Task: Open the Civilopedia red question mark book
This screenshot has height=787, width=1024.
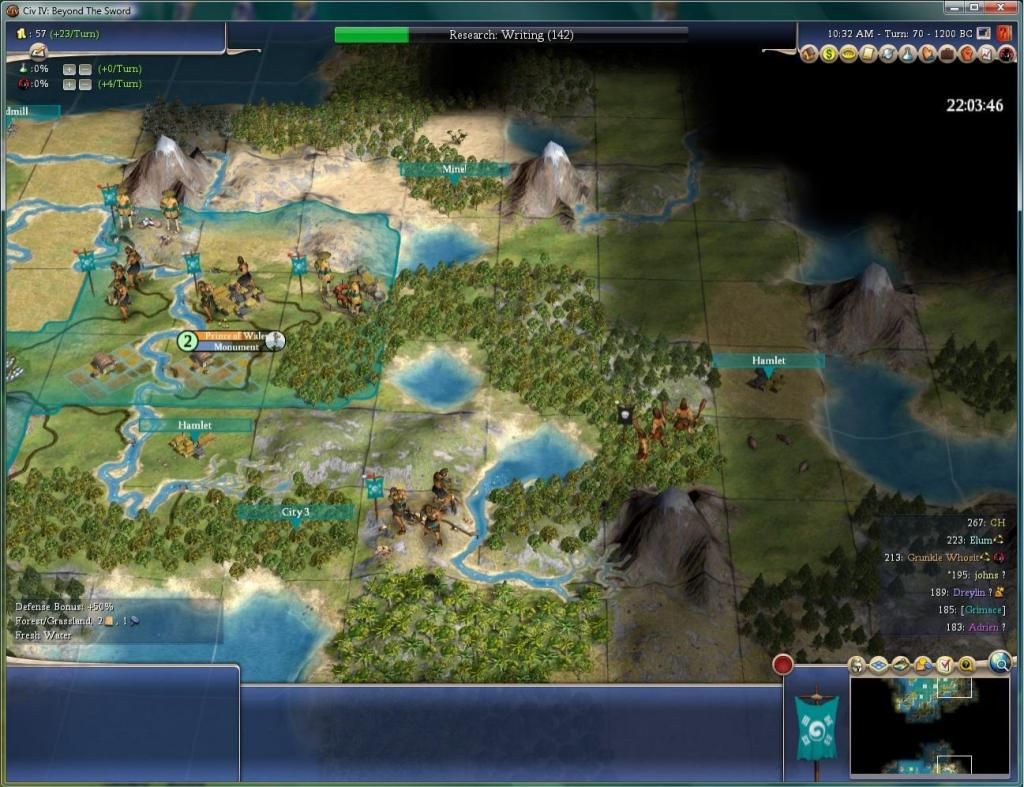Action: pyautogui.click(x=1004, y=32)
